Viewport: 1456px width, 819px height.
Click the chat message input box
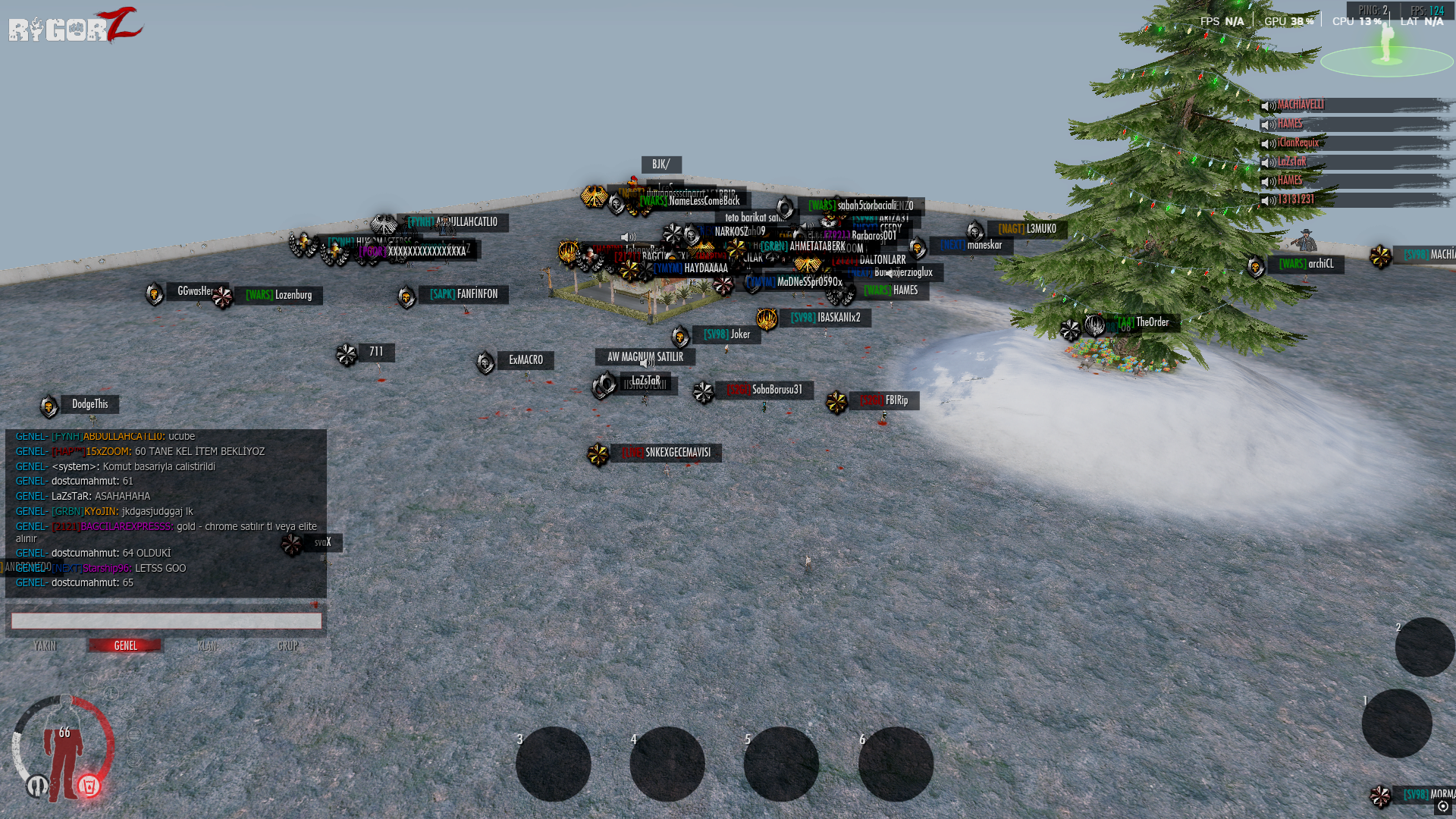pos(166,621)
